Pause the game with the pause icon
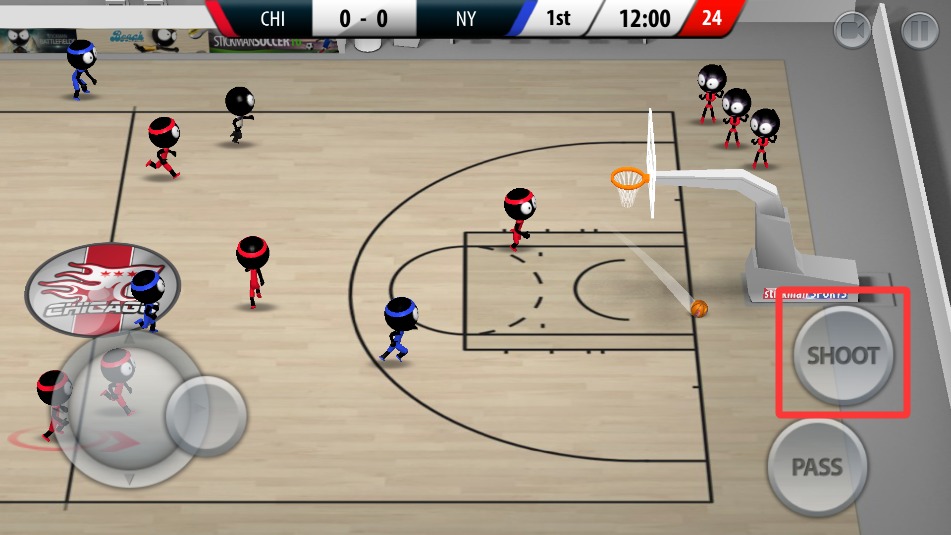This screenshot has width=951, height=535. click(x=918, y=32)
